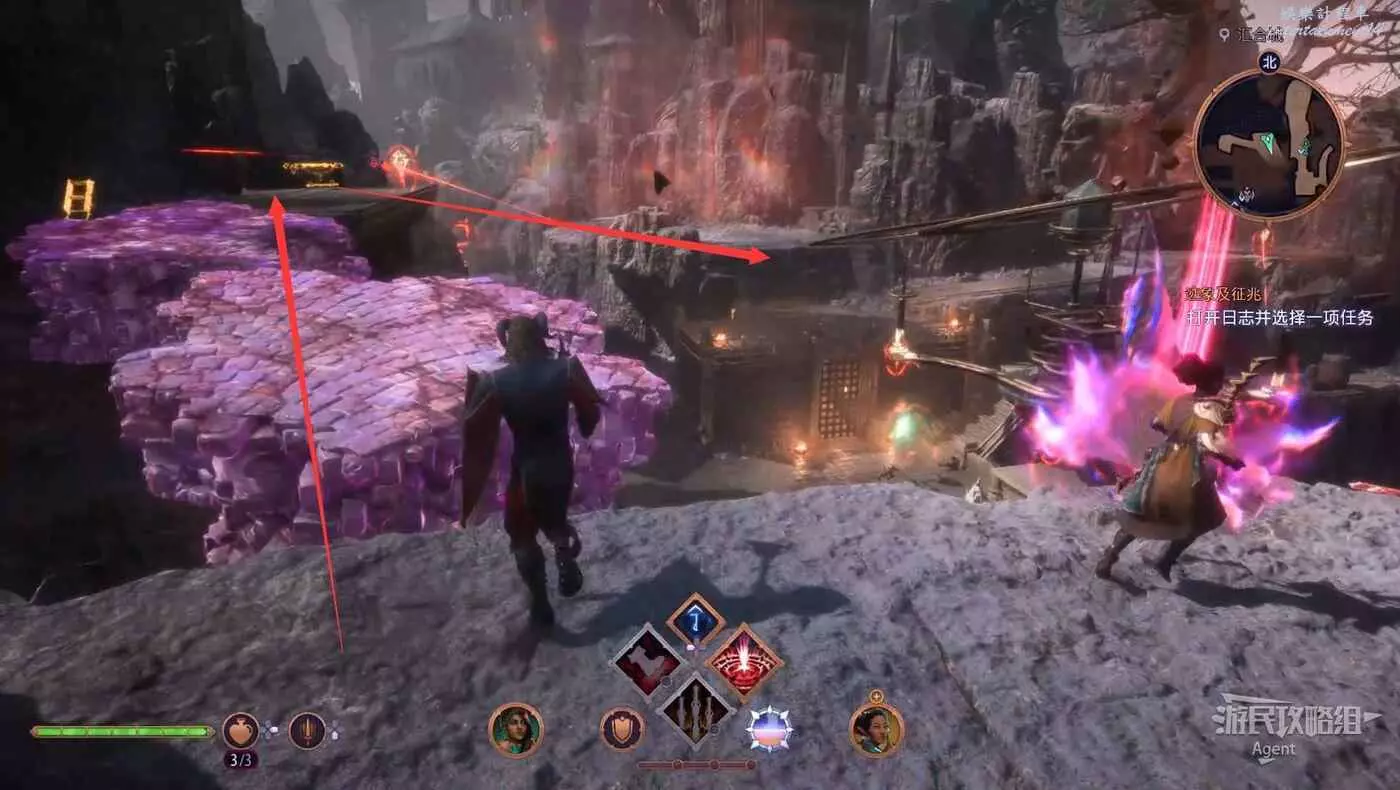Screen dimensions: 1400x790
Task: Click the shield icon beside the abilities
Action: point(621,729)
